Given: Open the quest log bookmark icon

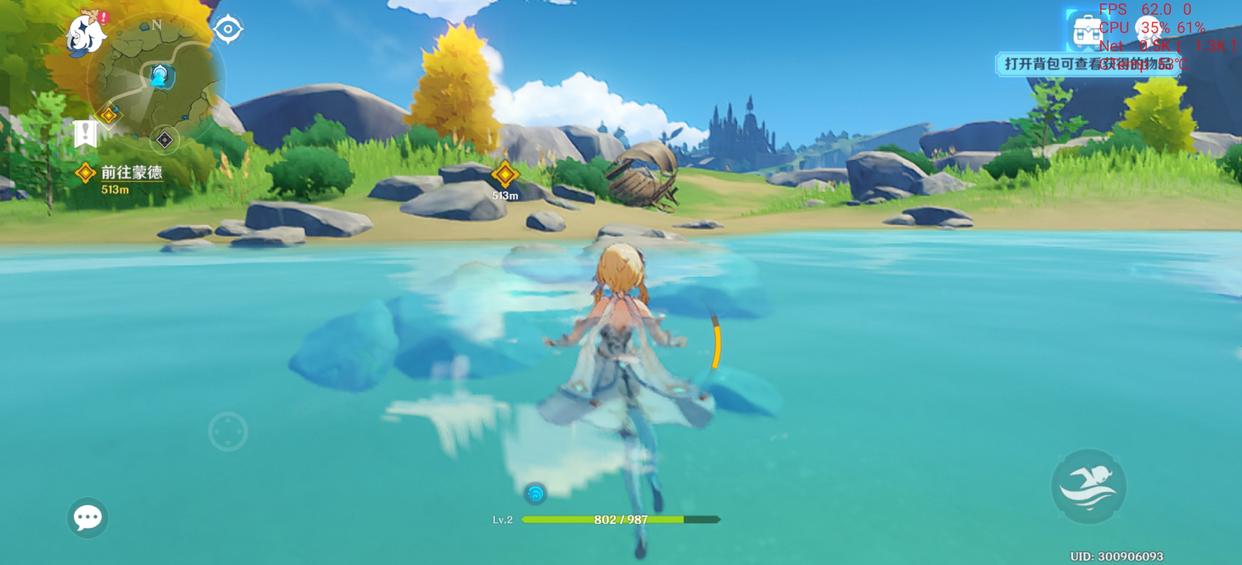Looking at the screenshot, I should pyautogui.click(x=86, y=133).
